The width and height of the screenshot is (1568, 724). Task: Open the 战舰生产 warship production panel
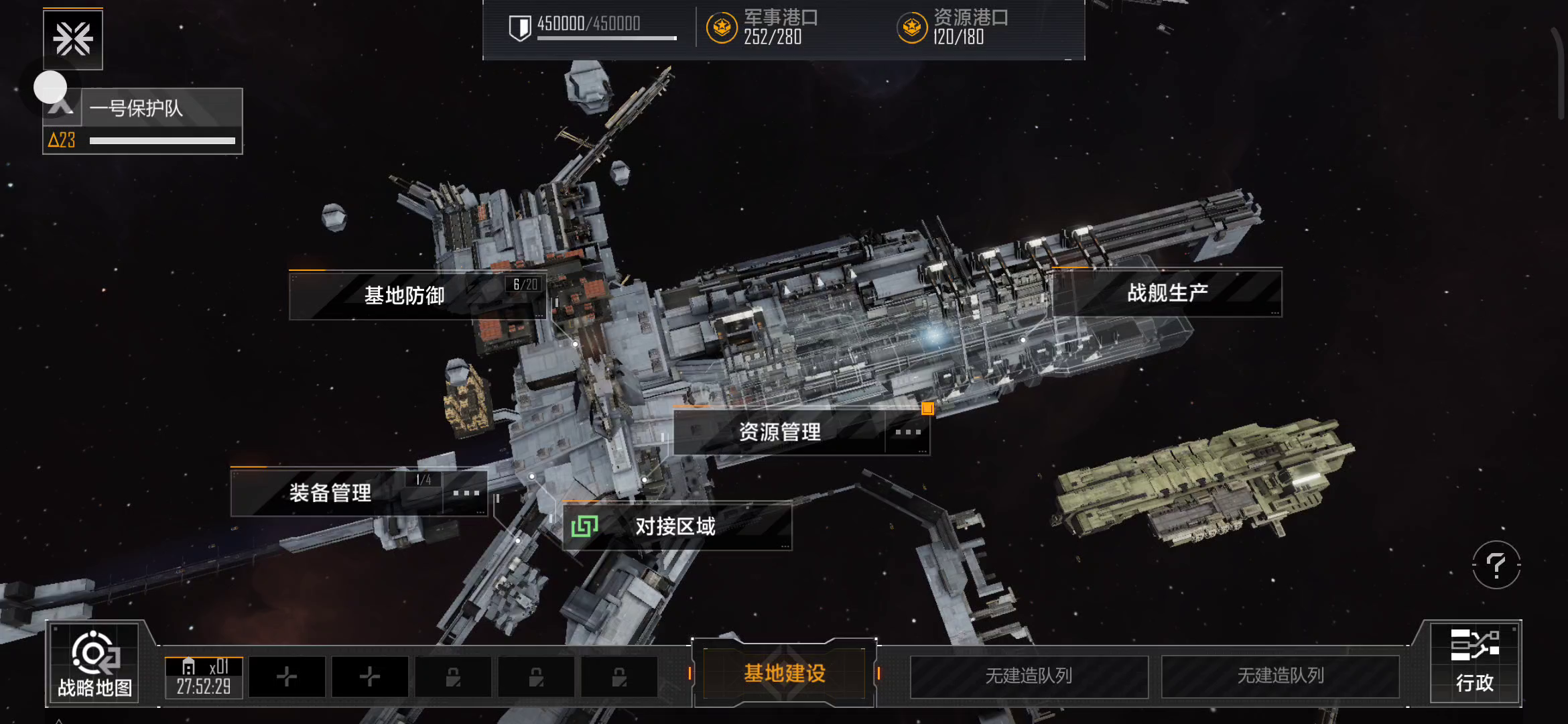[1167, 293]
